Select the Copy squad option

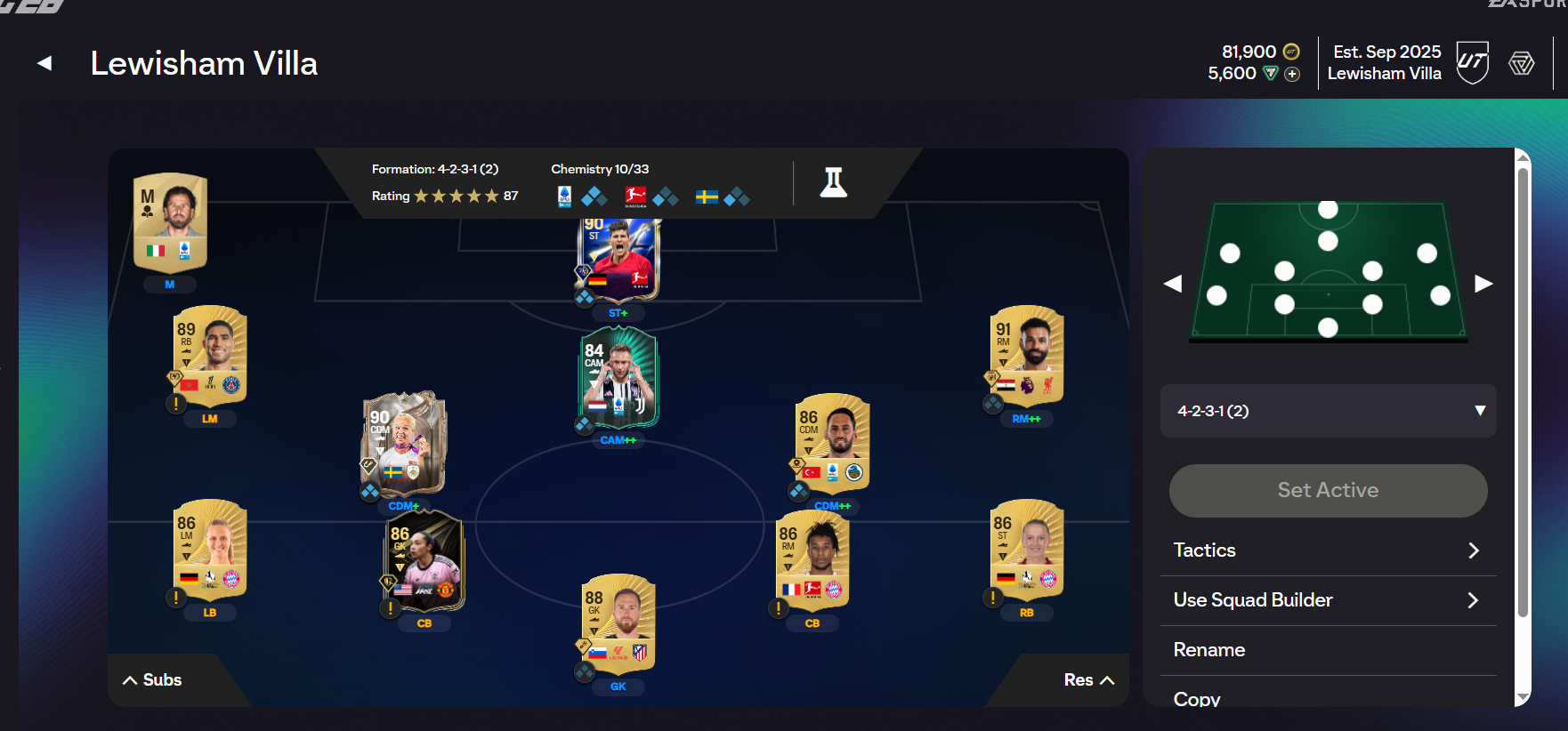click(x=1328, y=698)
